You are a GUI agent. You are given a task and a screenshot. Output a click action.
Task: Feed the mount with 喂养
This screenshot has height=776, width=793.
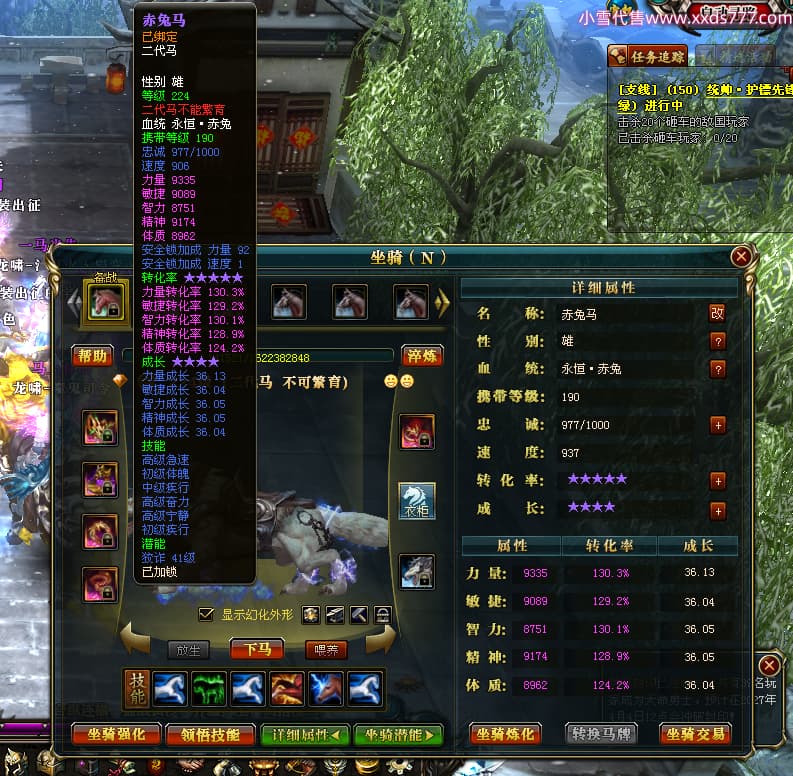(325, 649)
